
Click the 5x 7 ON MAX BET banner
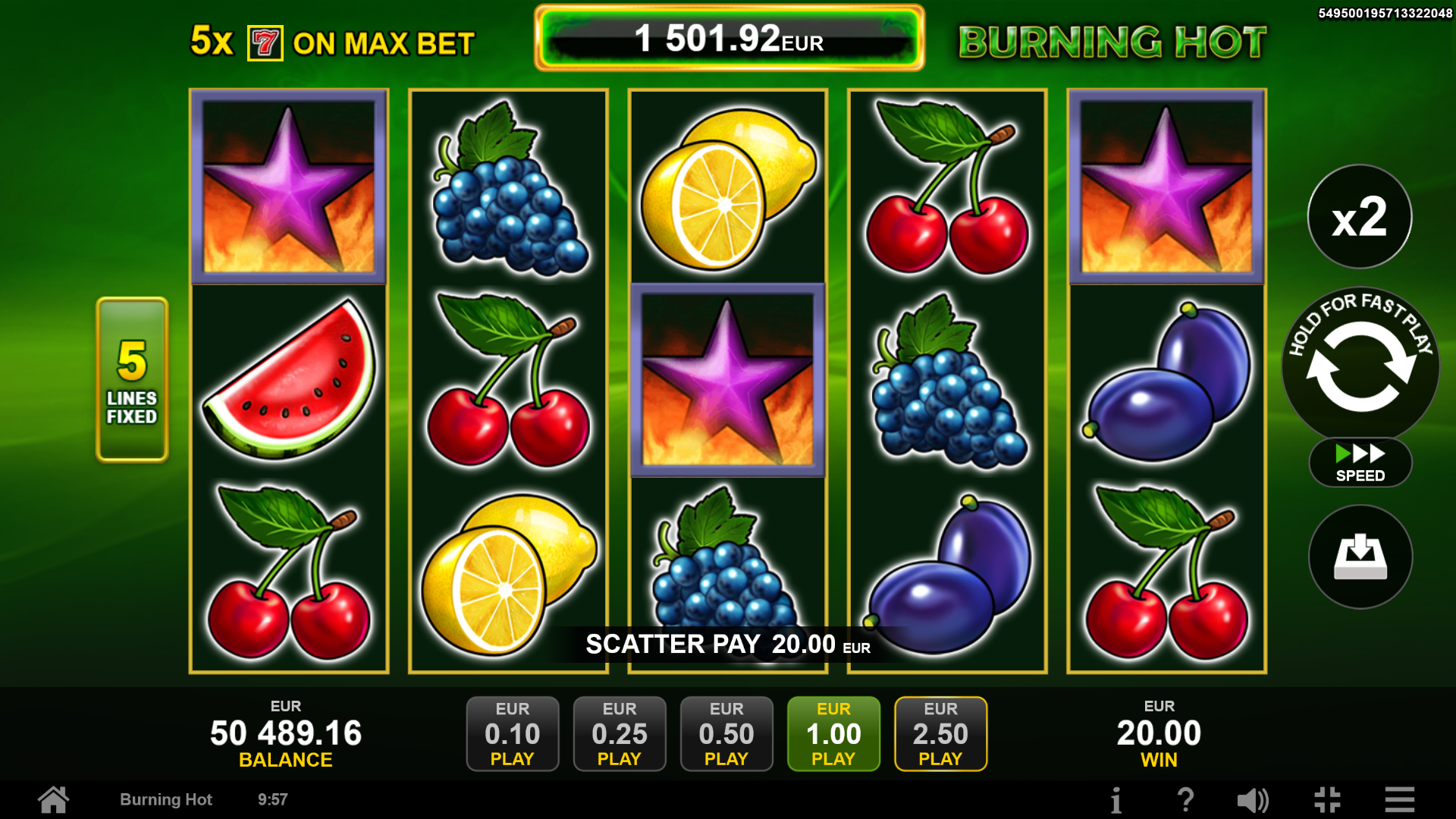tap(332, 43)
